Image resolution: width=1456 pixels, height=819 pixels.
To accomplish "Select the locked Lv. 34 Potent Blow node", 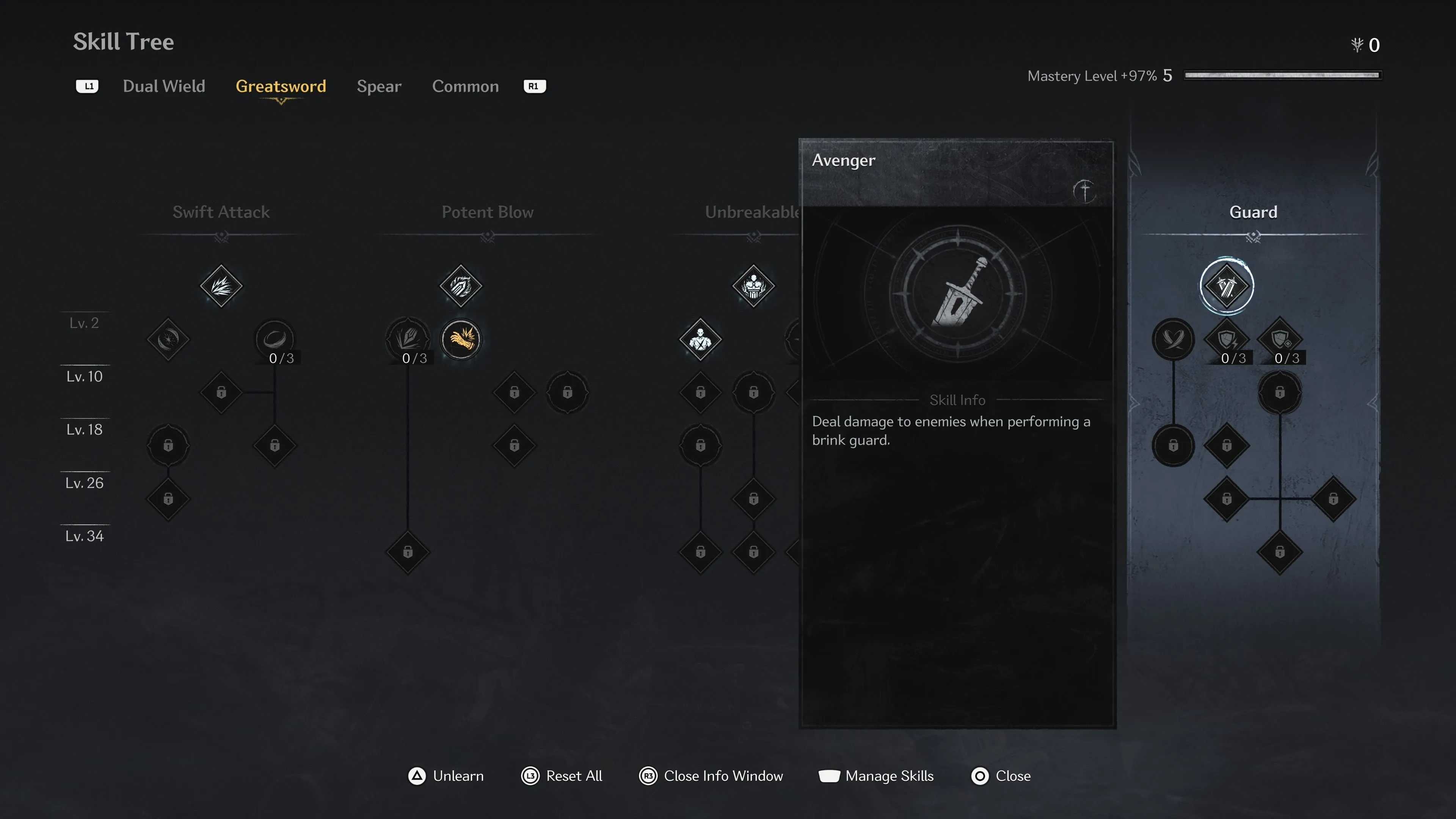I will (x=408, y=552).
